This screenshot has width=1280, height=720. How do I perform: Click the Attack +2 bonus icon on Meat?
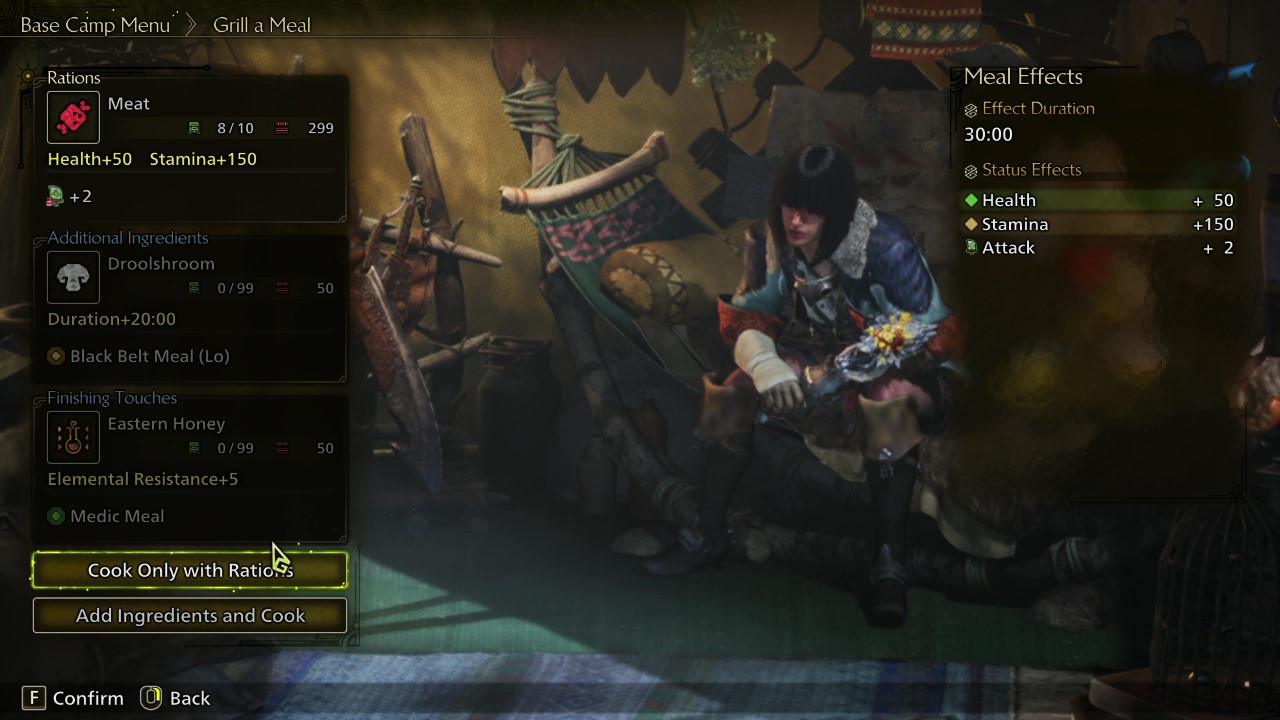coord(55,196)
